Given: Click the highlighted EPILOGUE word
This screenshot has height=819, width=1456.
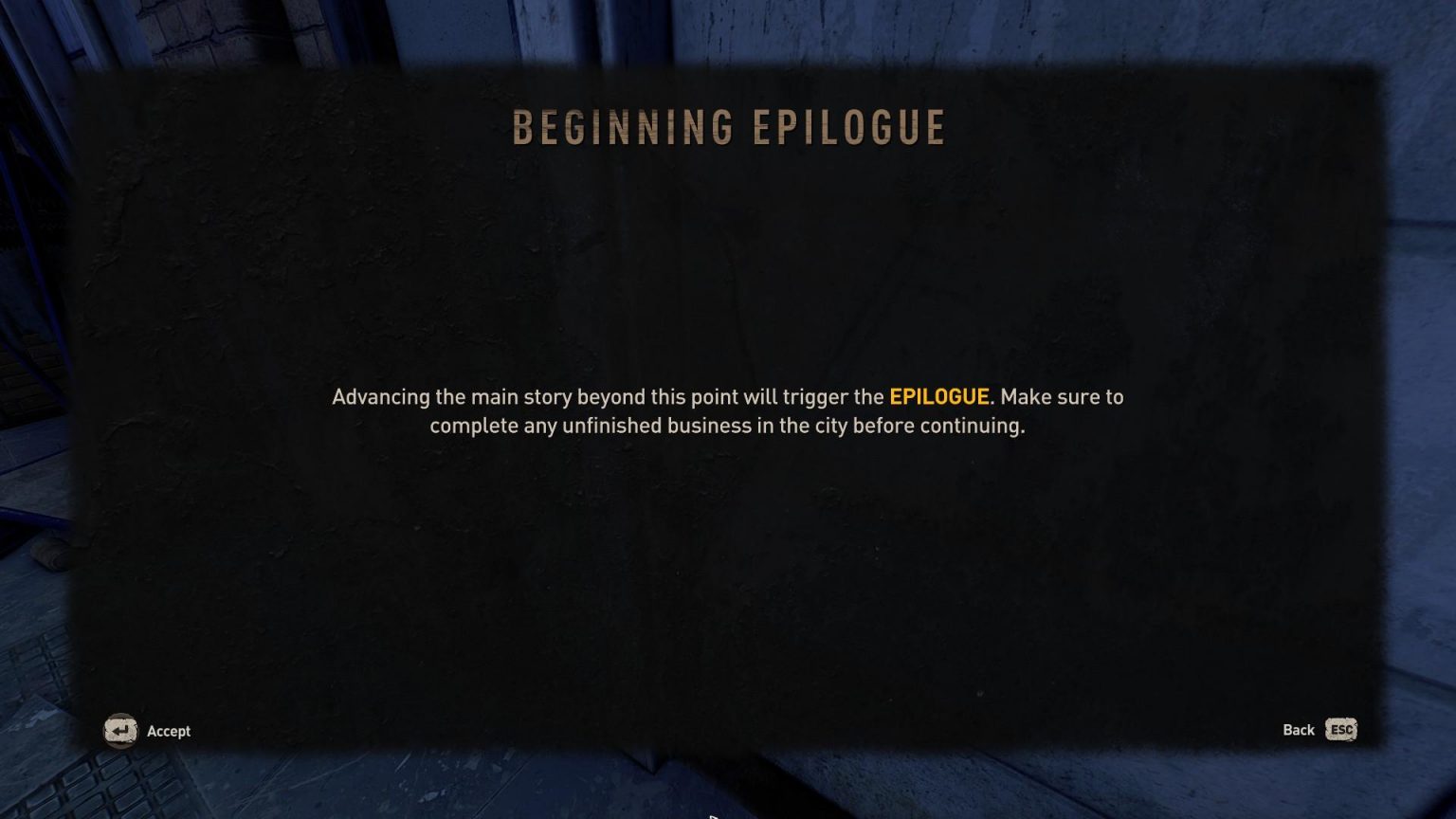Looking at the screenshot, I should [x=939, y=397].
